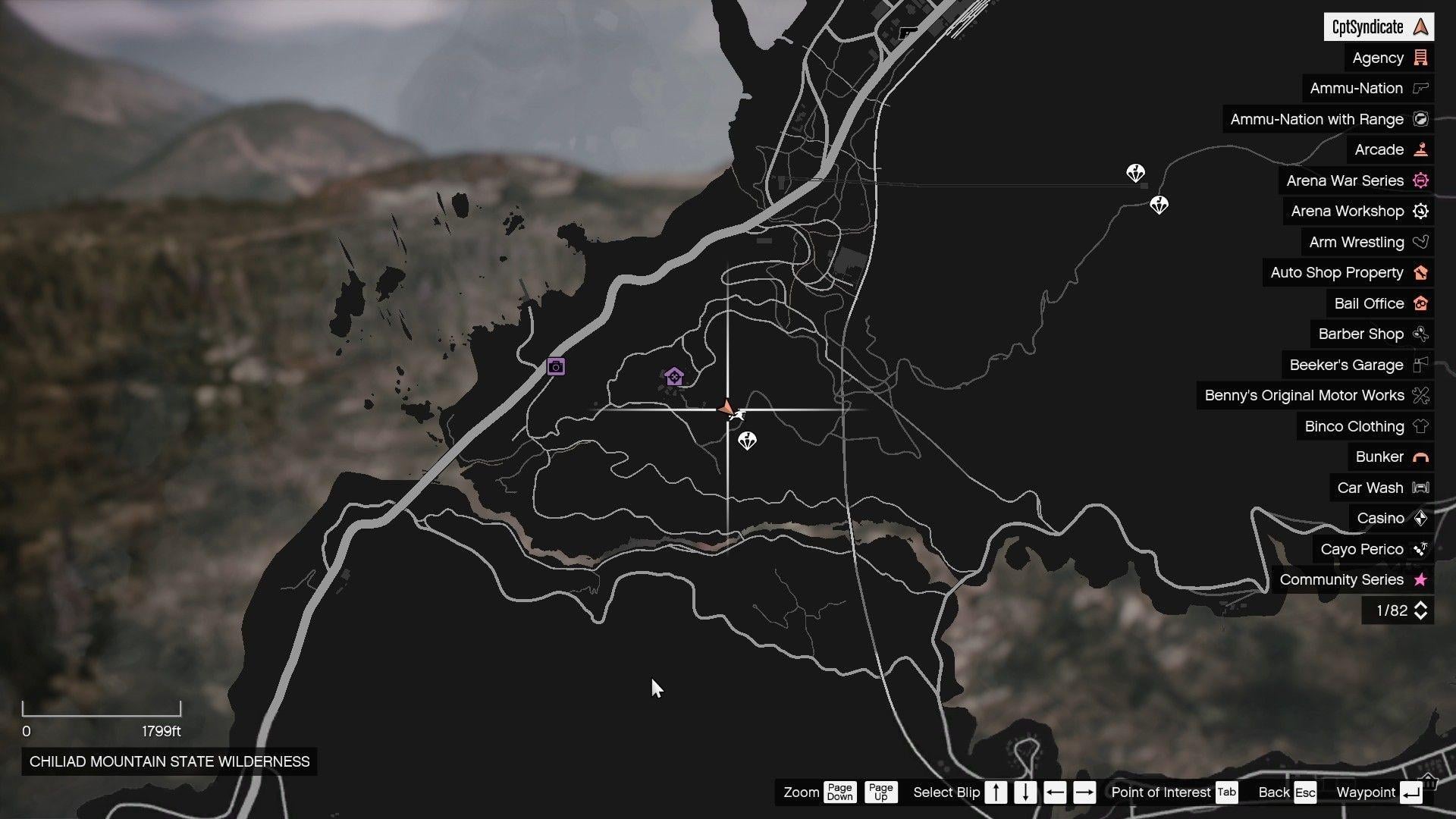This screenshot has height=819, width=1456.
Task: Click the Arena Workshop gear icon
Action: (1420, 211)
